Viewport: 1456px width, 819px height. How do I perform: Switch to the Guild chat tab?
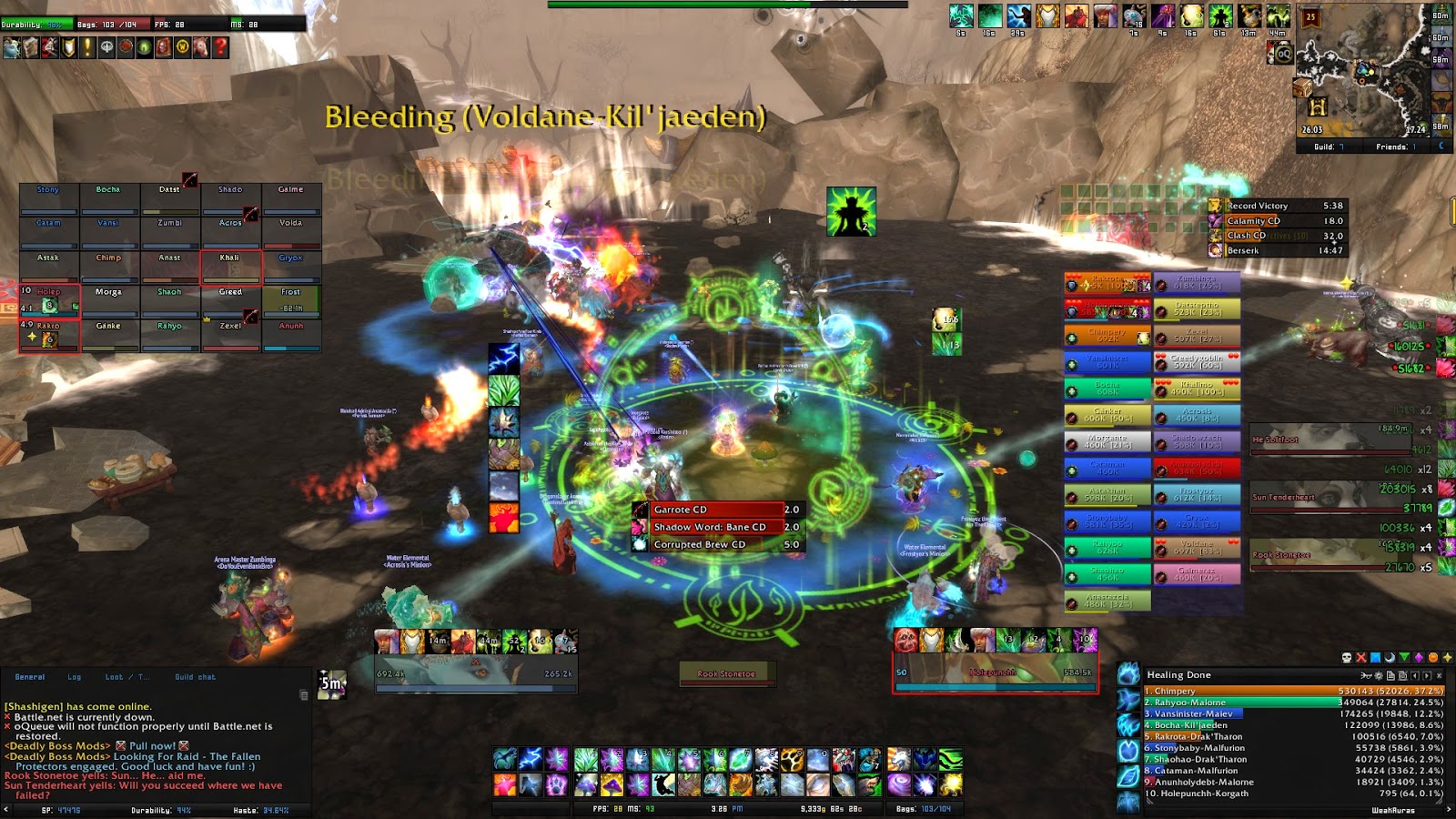pyautogui.click(x=195, y=677)
